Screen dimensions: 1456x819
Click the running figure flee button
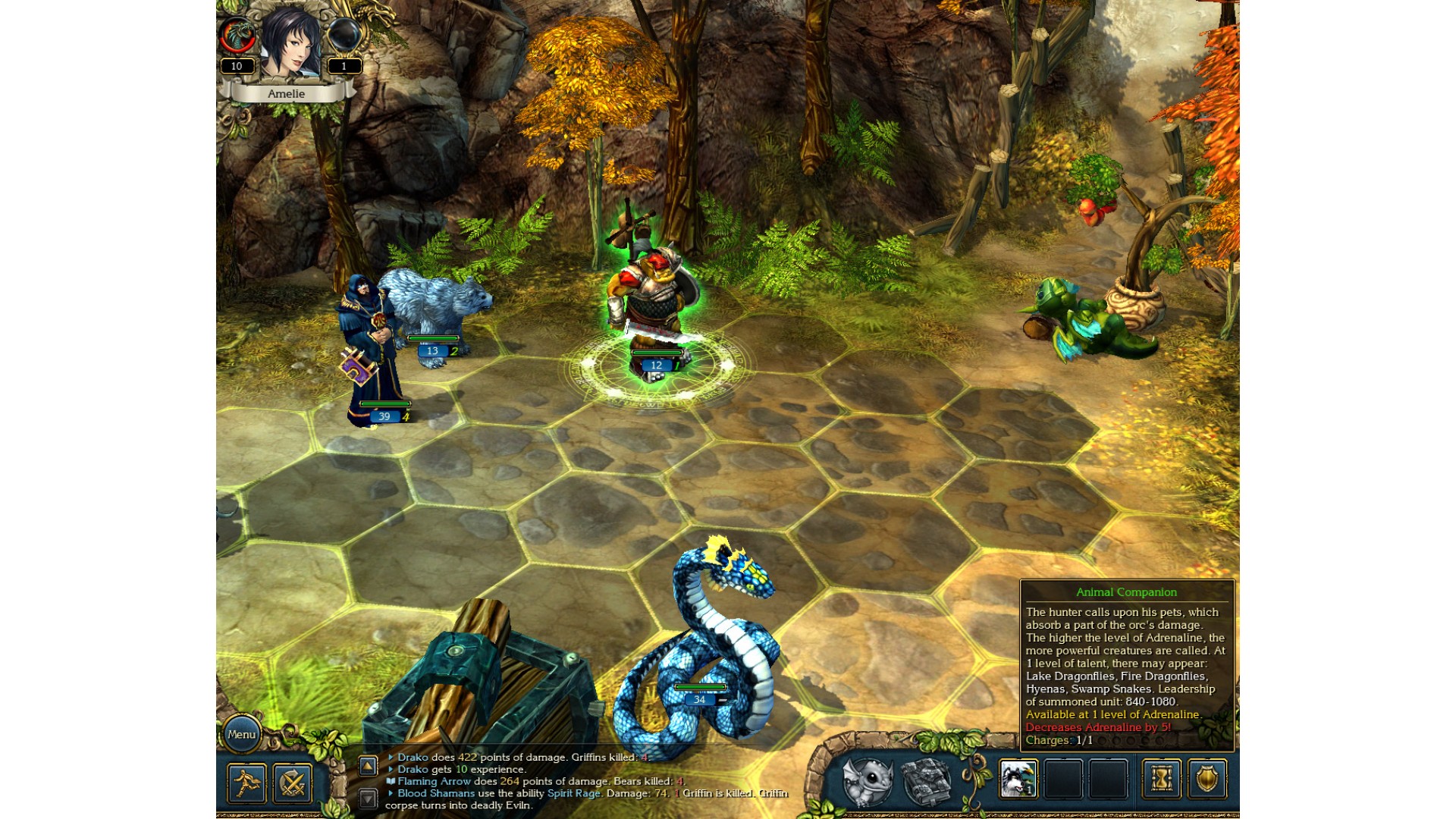tap(246, 783)
